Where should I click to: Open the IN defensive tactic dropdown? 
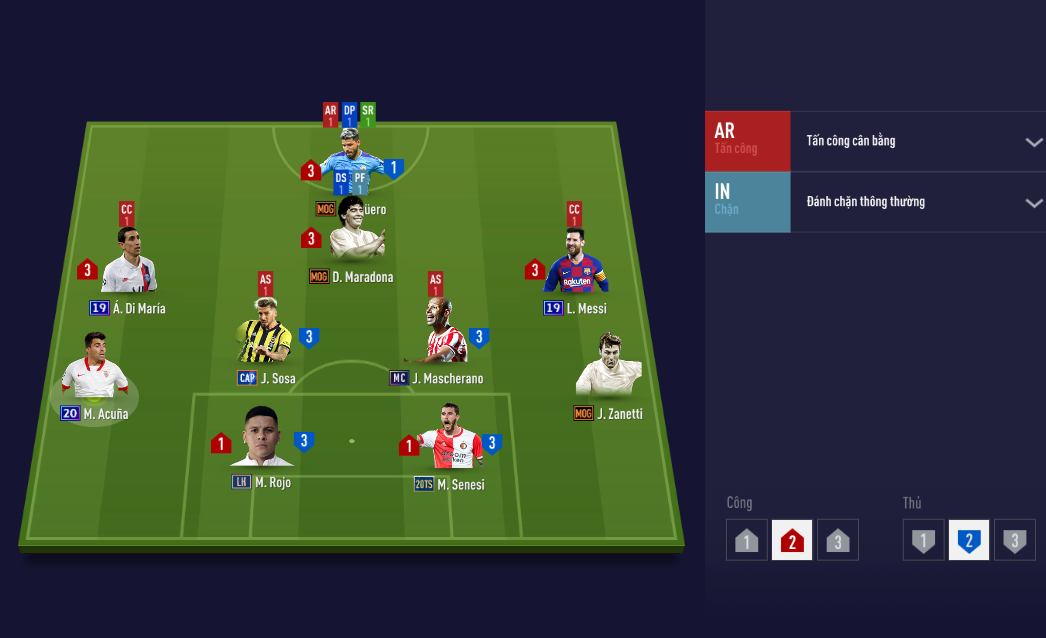coord(1033,203)
